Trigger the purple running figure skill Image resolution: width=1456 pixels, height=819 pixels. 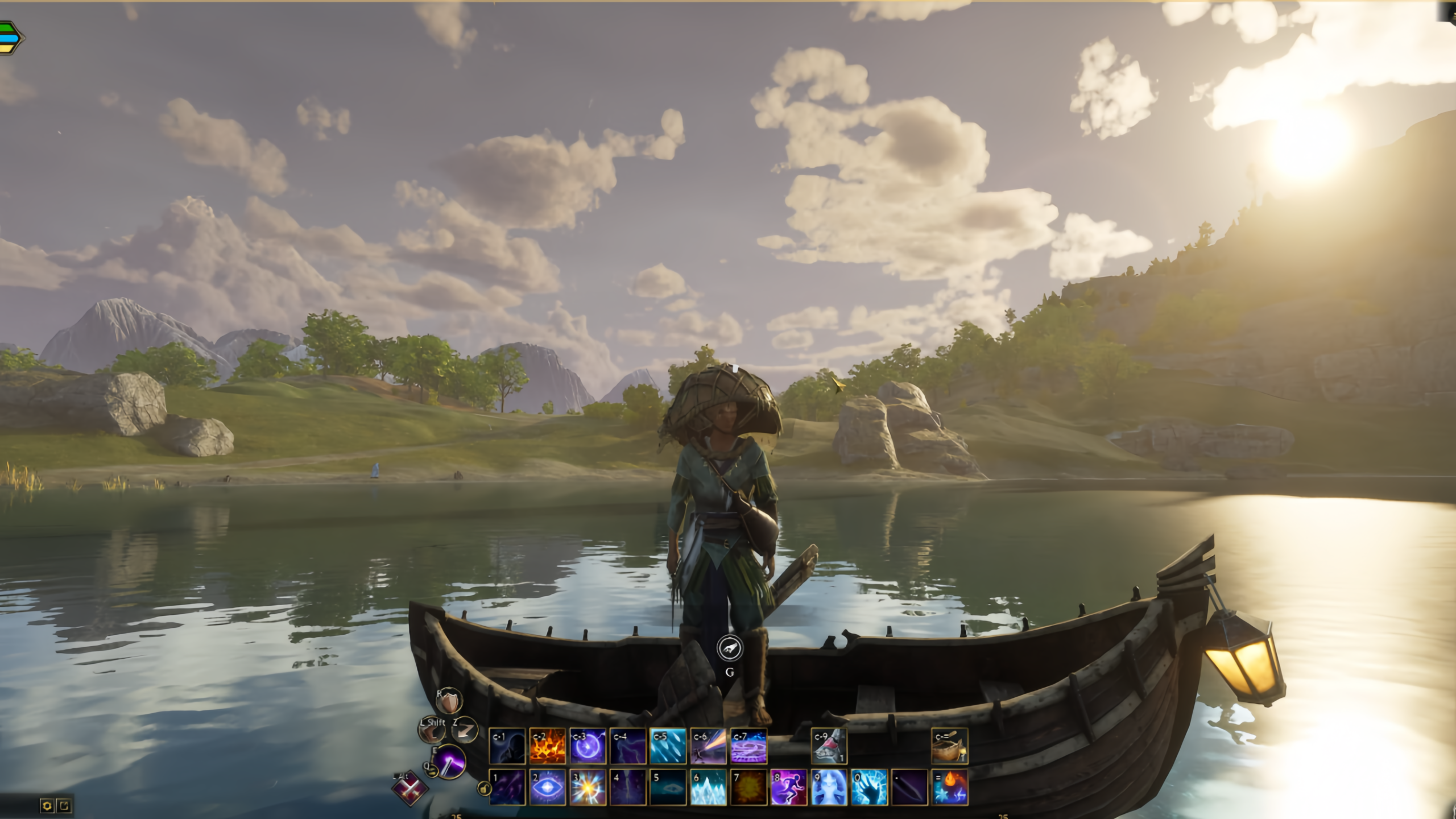[x=789, y=787]
